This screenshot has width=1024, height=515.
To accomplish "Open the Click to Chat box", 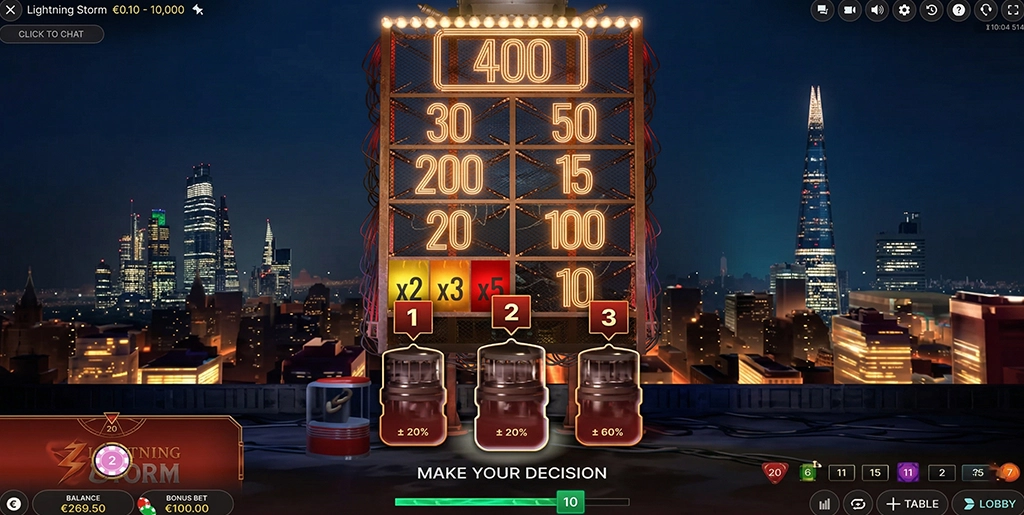I will coord(51,34).
